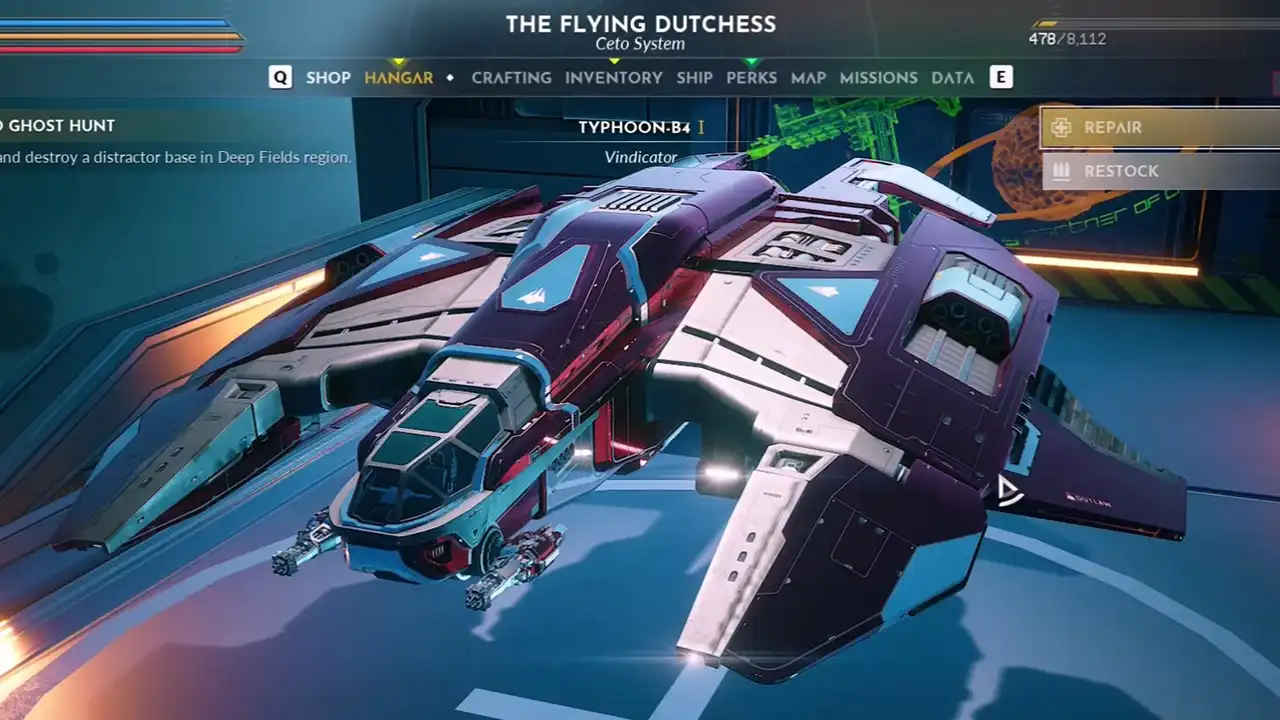Show the Perks tab
1280x720 pixels.
pos(751,78)
